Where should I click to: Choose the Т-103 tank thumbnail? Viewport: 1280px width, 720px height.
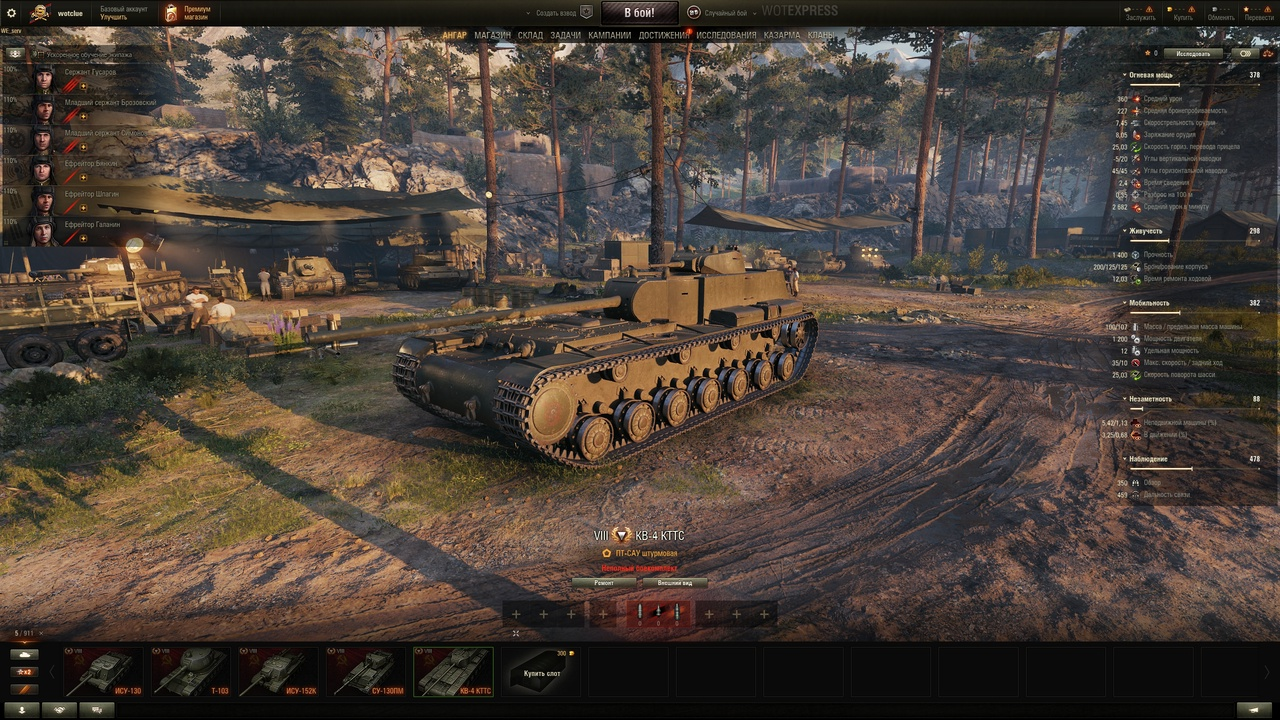(x=190, y=672)
